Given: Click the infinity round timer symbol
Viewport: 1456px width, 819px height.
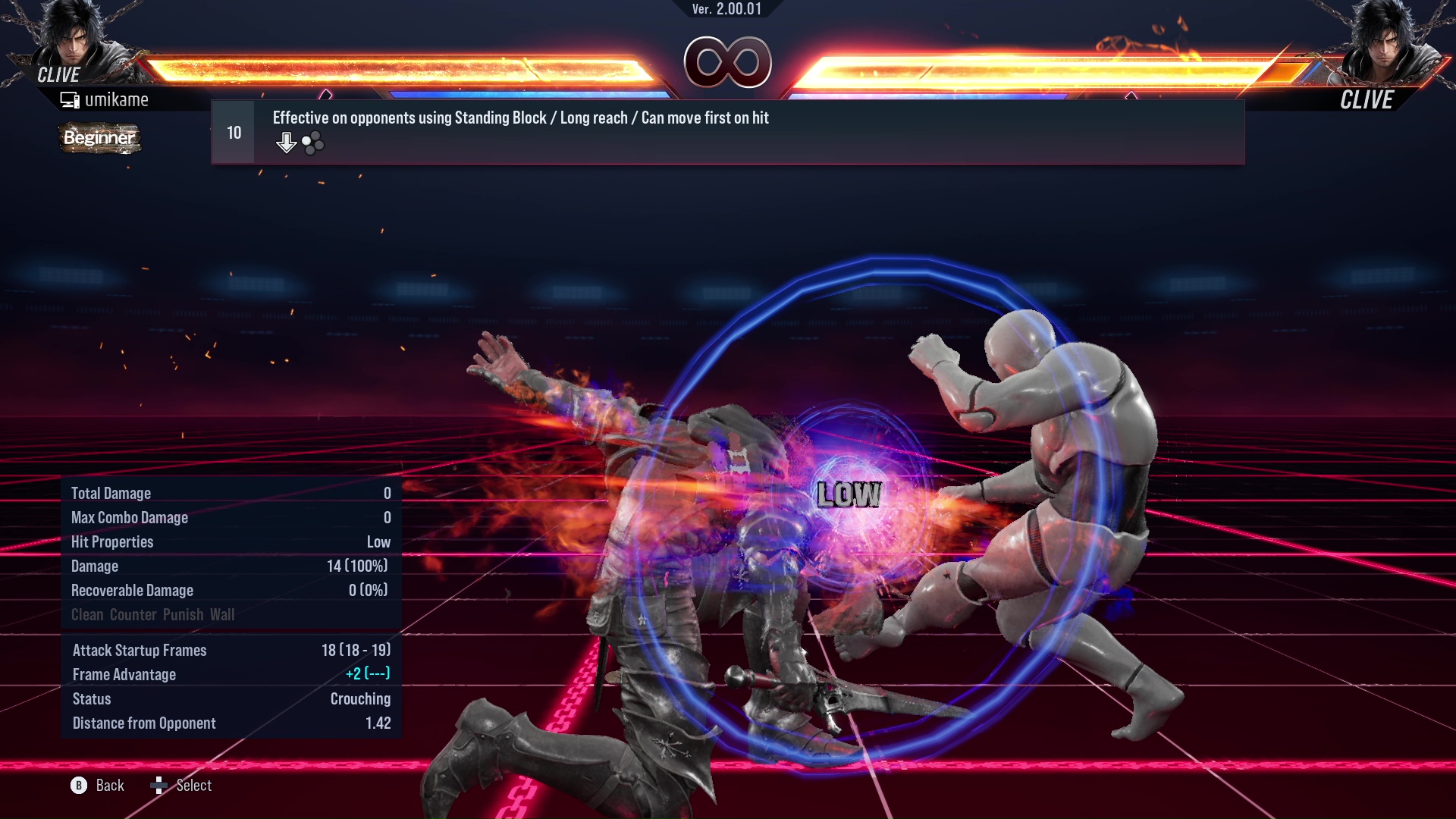Looking at the screenshot, I should pyautogui.click(x=728, y=63).
